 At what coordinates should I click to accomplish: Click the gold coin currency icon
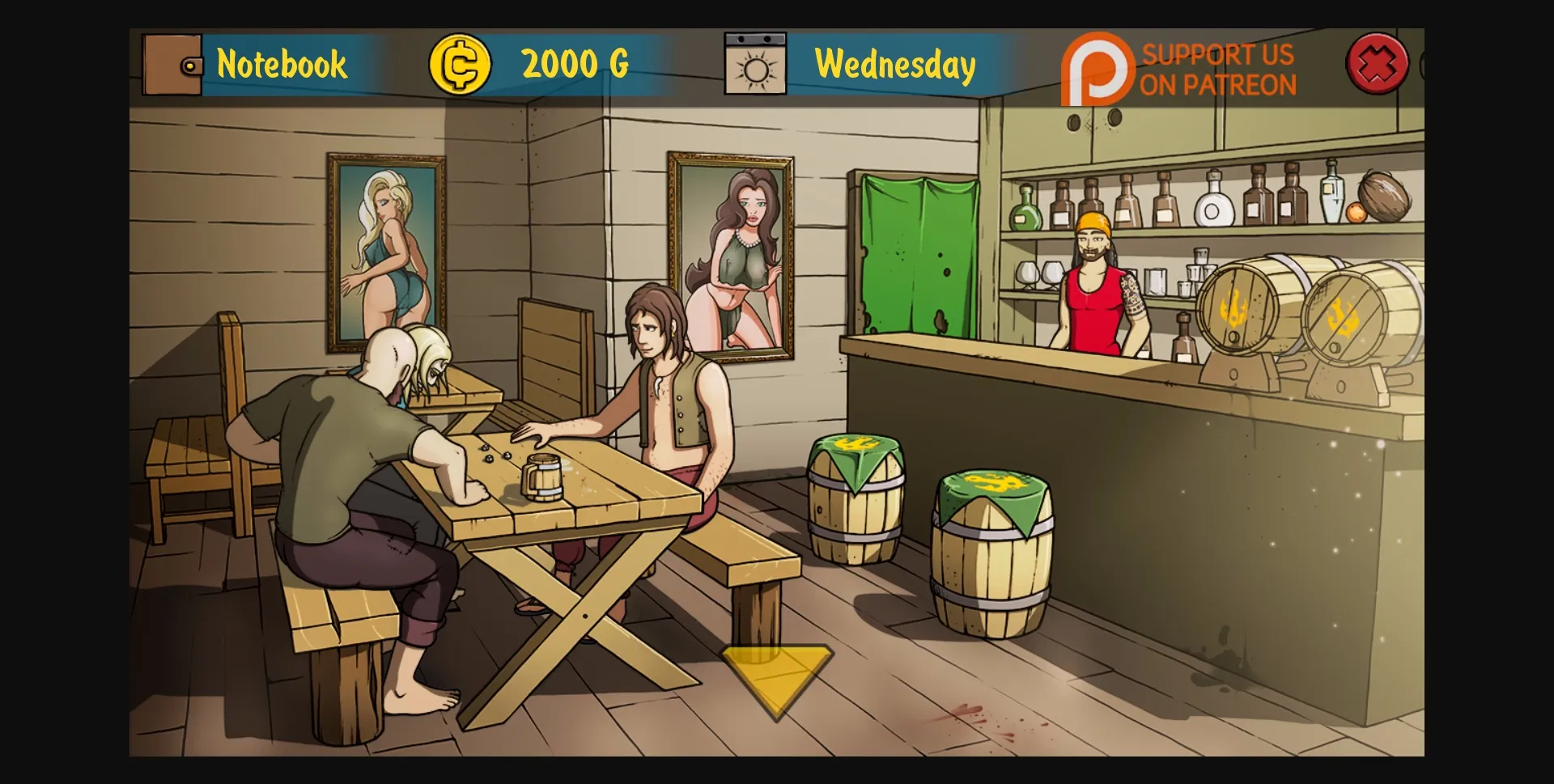[460, 64]
